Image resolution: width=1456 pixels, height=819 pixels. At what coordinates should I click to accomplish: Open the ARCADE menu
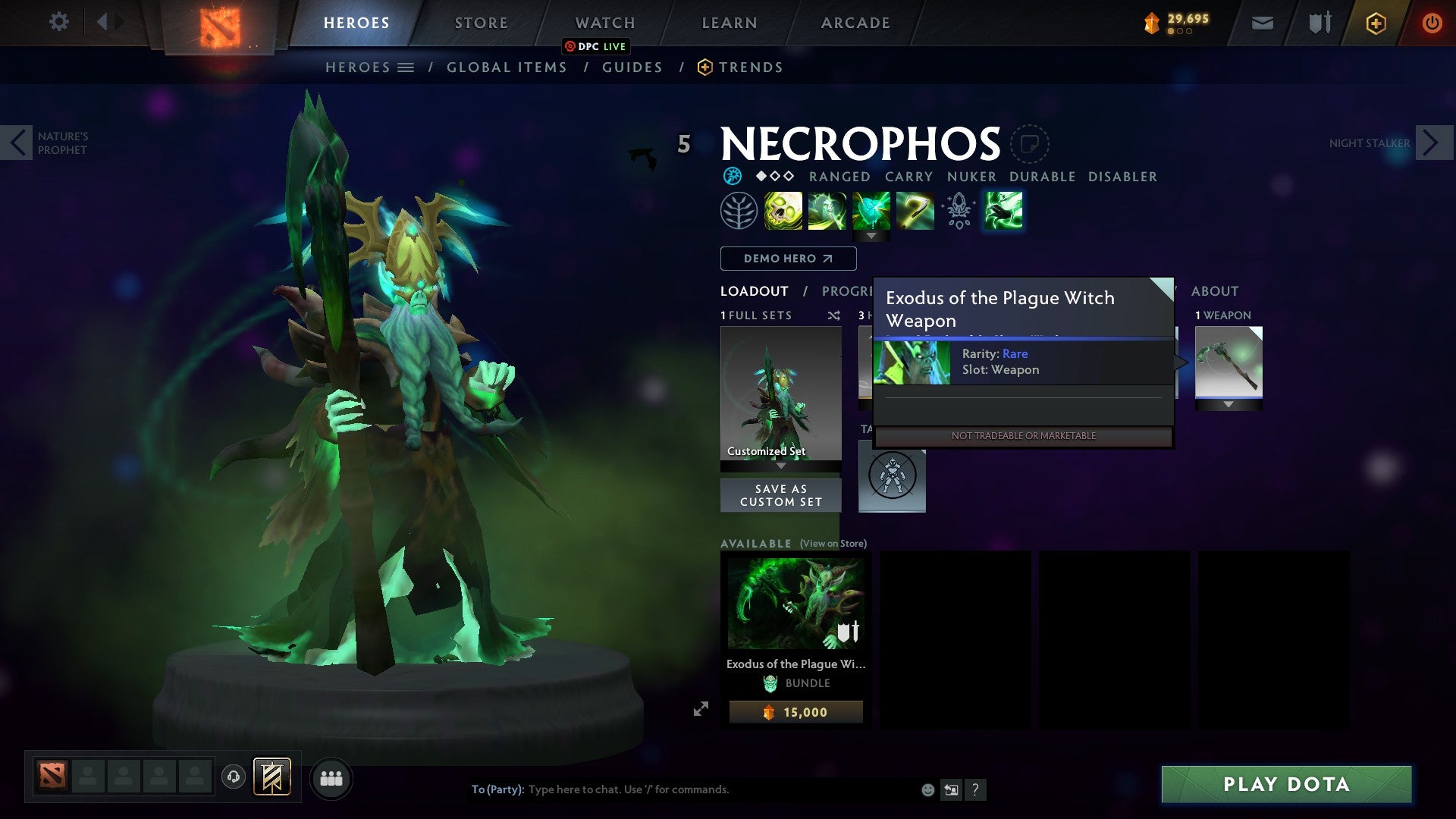(855, 23)
